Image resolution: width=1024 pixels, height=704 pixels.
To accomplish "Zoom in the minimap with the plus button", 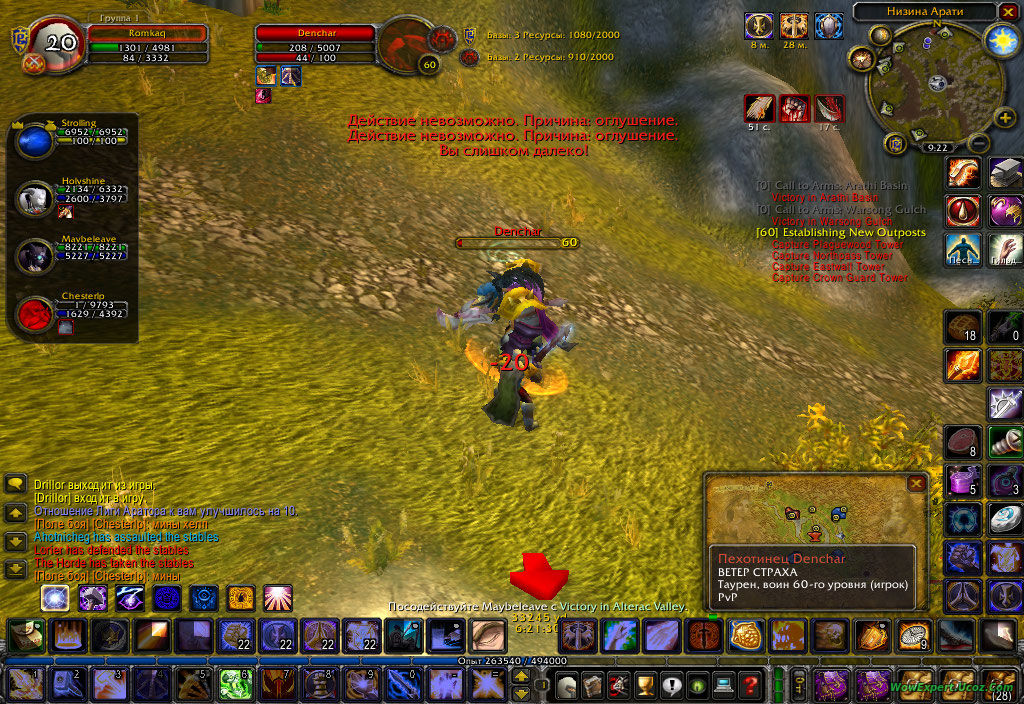I will coord(1005,119).
